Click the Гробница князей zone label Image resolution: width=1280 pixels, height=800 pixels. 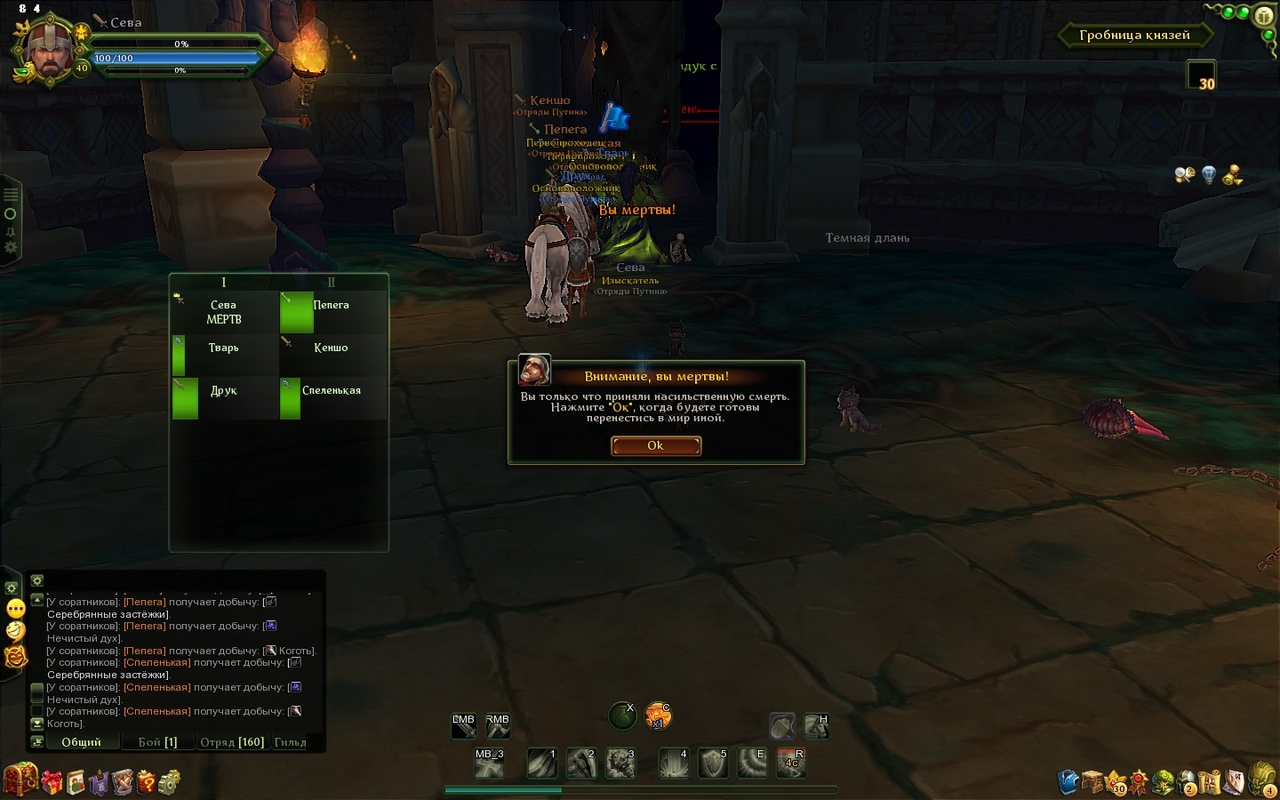[x=1135, y=36]
